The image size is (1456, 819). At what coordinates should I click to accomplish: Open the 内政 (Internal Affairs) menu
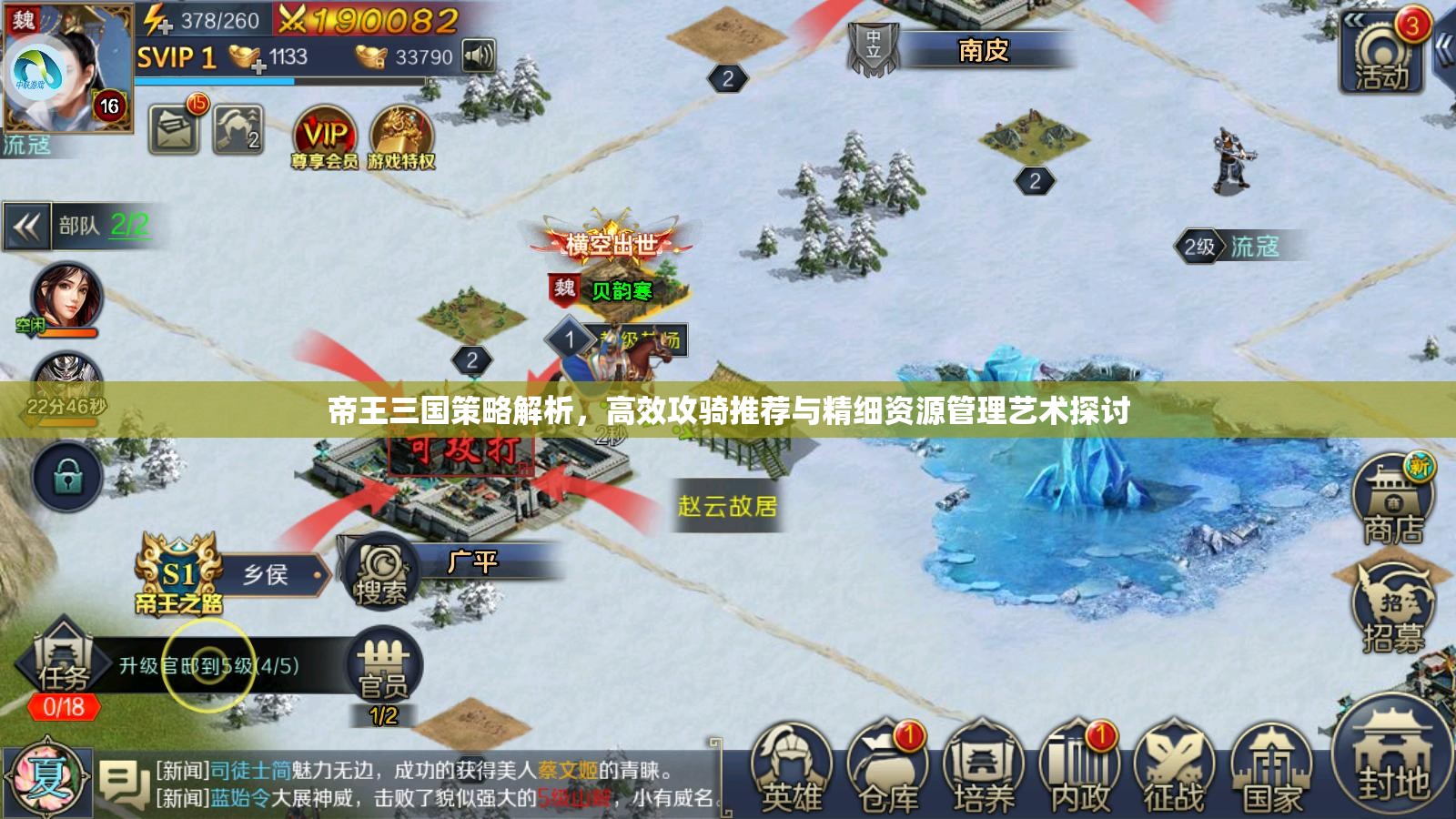1080,769
